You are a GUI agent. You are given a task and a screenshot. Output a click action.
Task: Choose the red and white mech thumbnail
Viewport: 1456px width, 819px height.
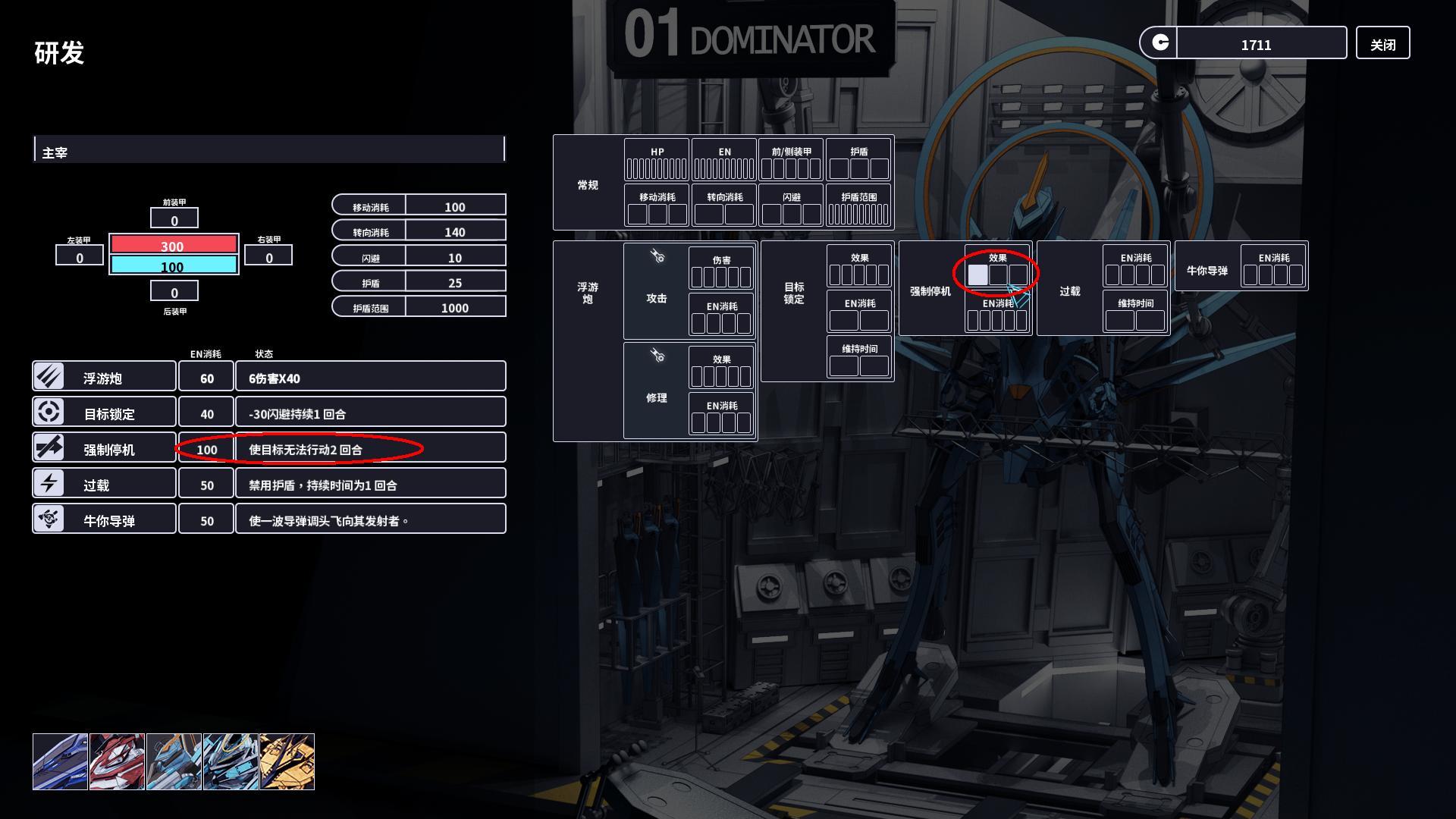pos(117,761)
